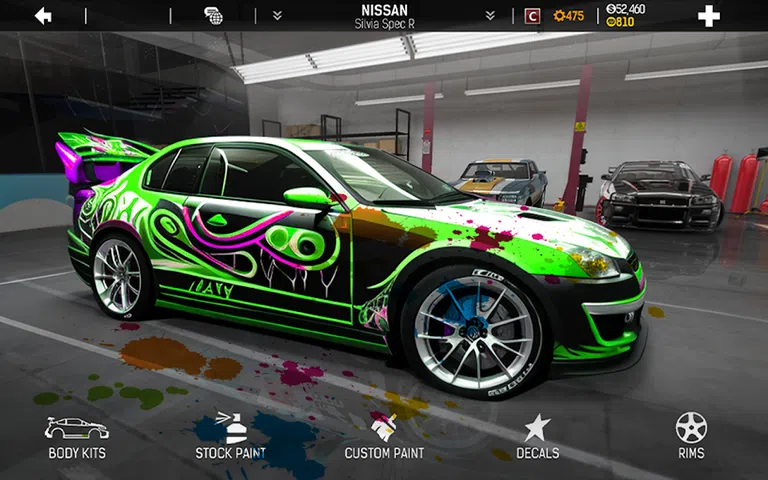
Task: Open the globe chat icon
Action: [213, 16]
